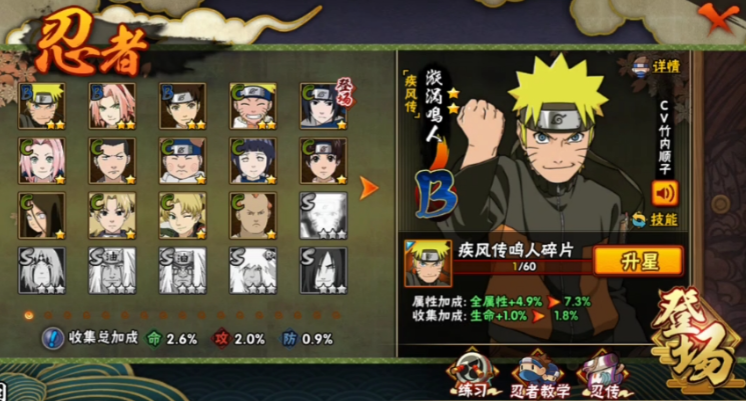Open 详情 ninja details
746x401 pixels.
click(x=657, y=68)
